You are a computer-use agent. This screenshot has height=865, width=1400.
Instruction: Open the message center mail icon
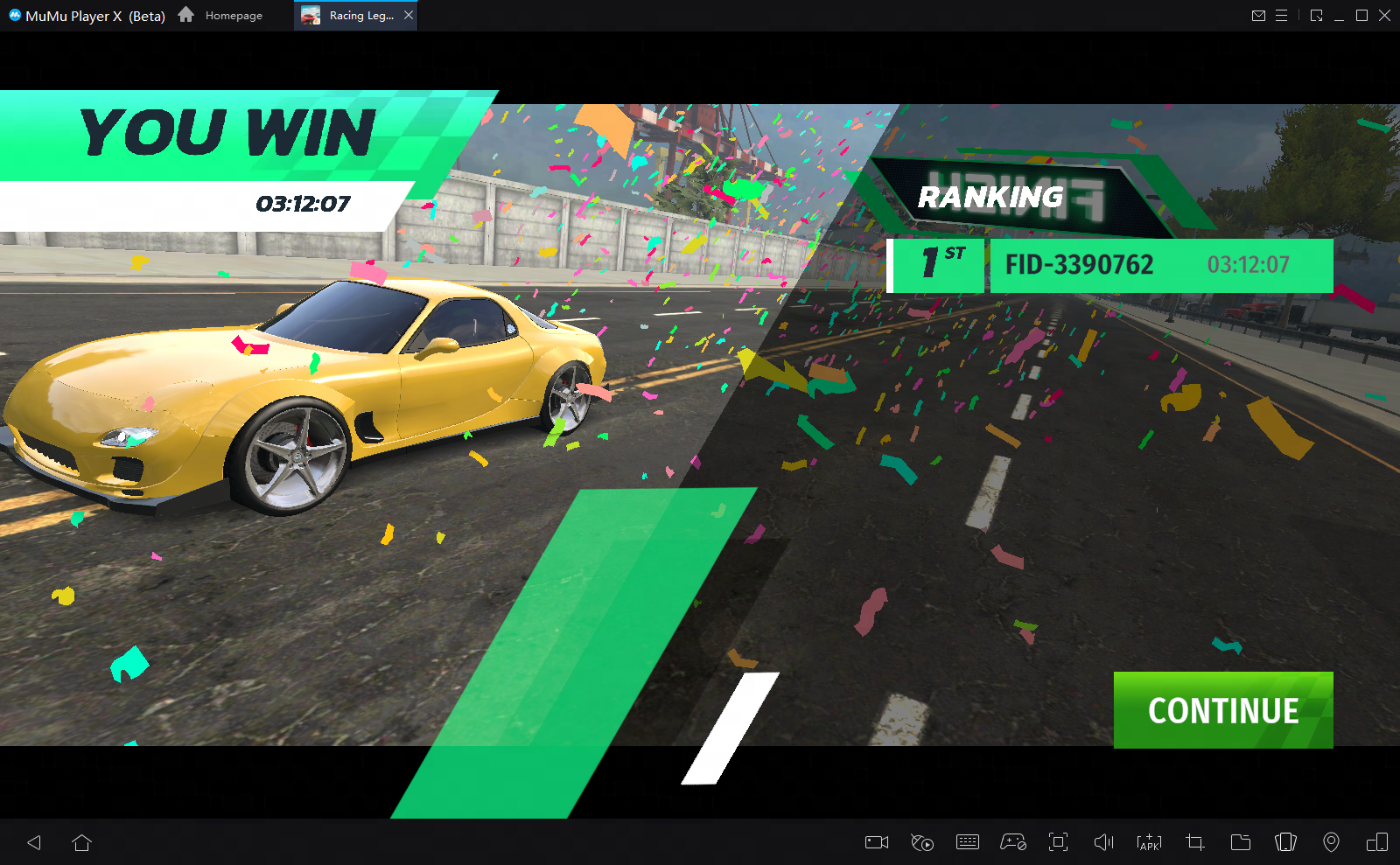pos(1259,15)
